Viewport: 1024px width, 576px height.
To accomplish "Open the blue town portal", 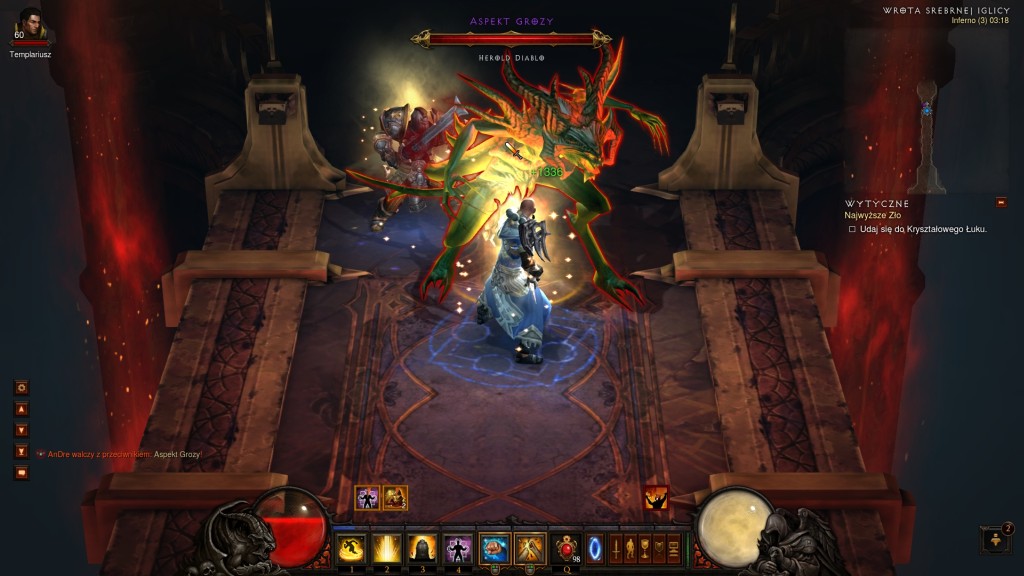I will pyautogui.click(x=595, y=548).
